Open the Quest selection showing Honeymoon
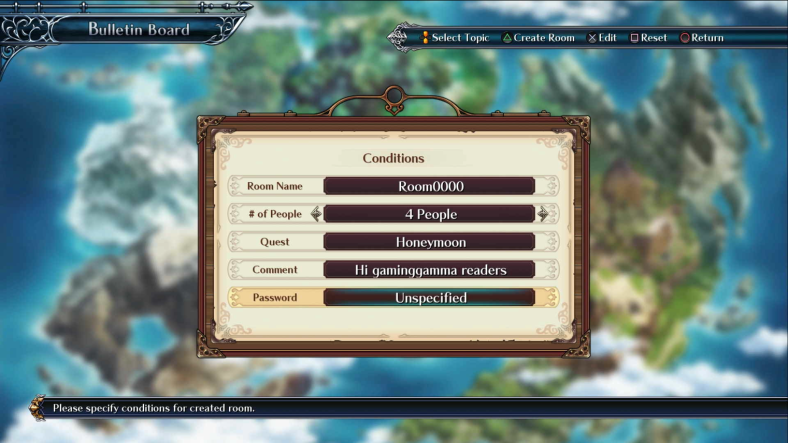 pos(429,242)
